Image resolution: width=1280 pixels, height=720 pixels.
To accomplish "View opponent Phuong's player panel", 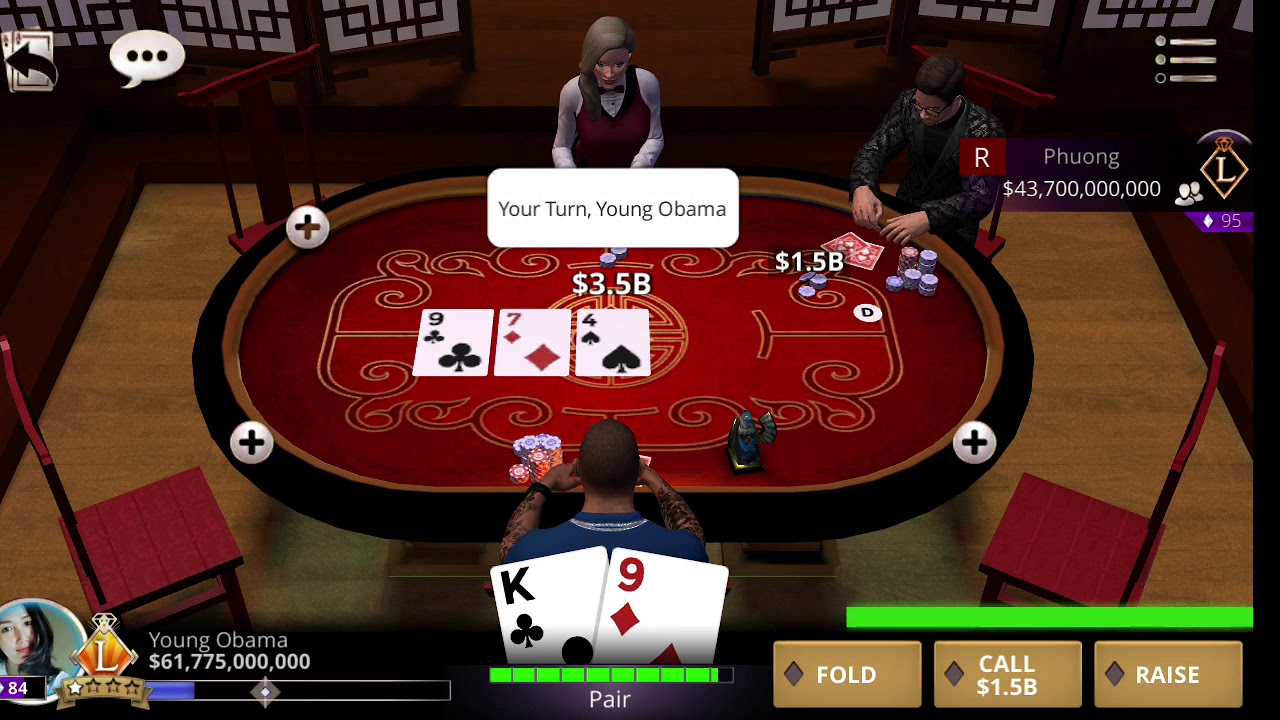I will click(x=1080, y=172).
